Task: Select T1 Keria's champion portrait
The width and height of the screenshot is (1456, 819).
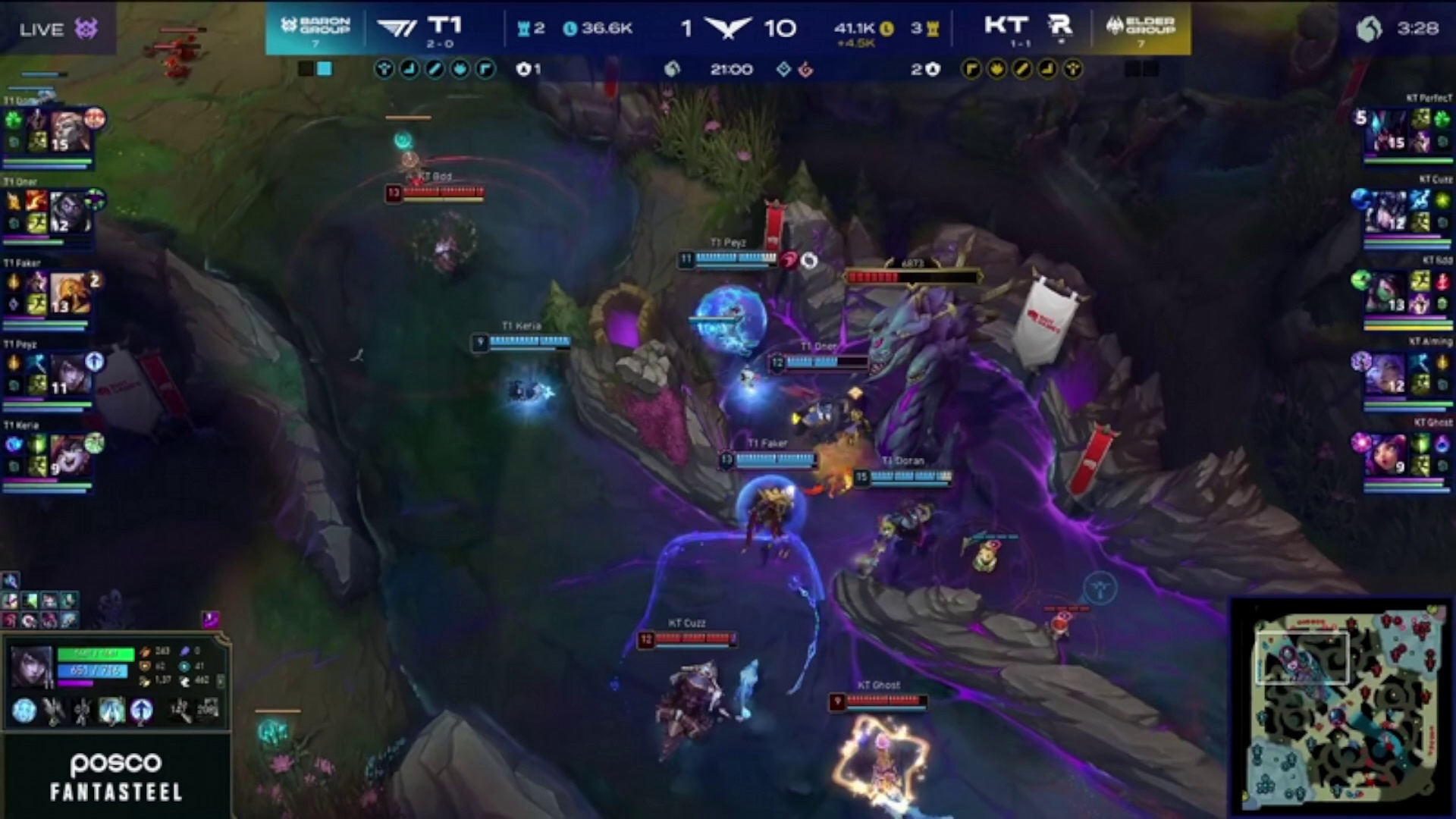Action: (69, 455)
